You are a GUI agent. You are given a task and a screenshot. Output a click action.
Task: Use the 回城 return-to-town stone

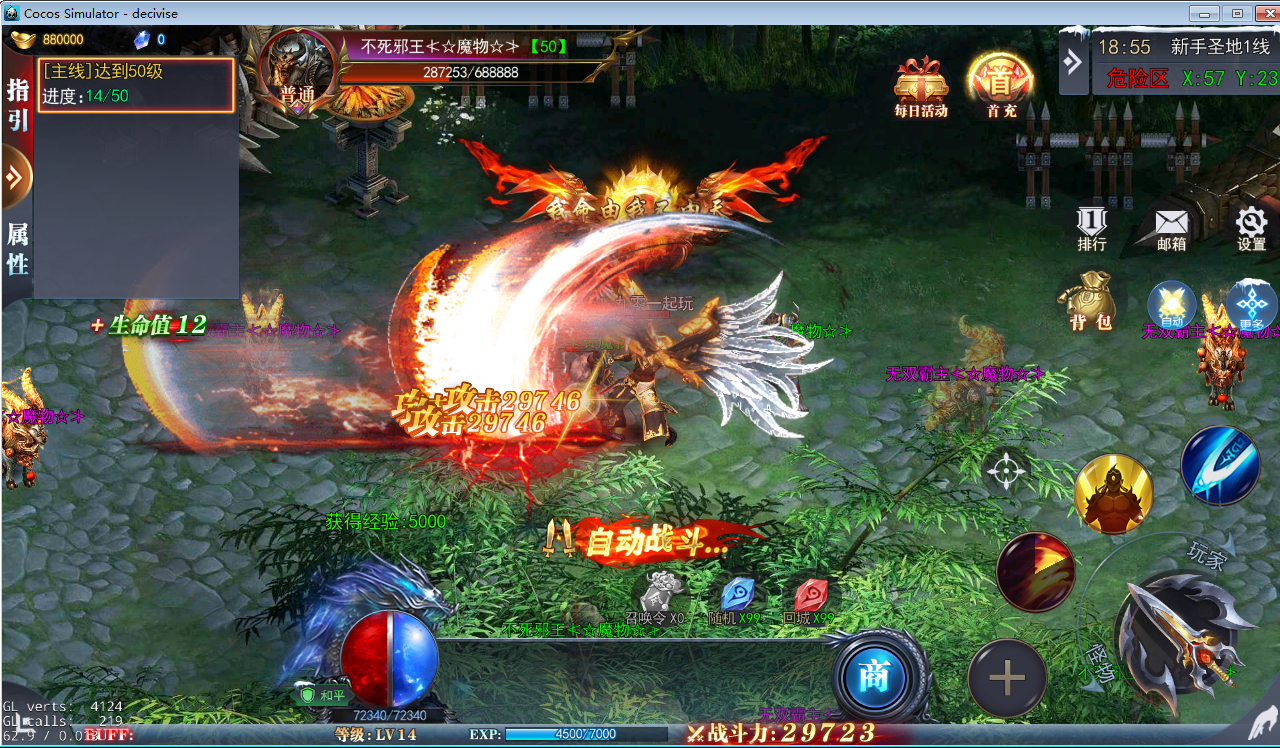[x=809, y=594]
